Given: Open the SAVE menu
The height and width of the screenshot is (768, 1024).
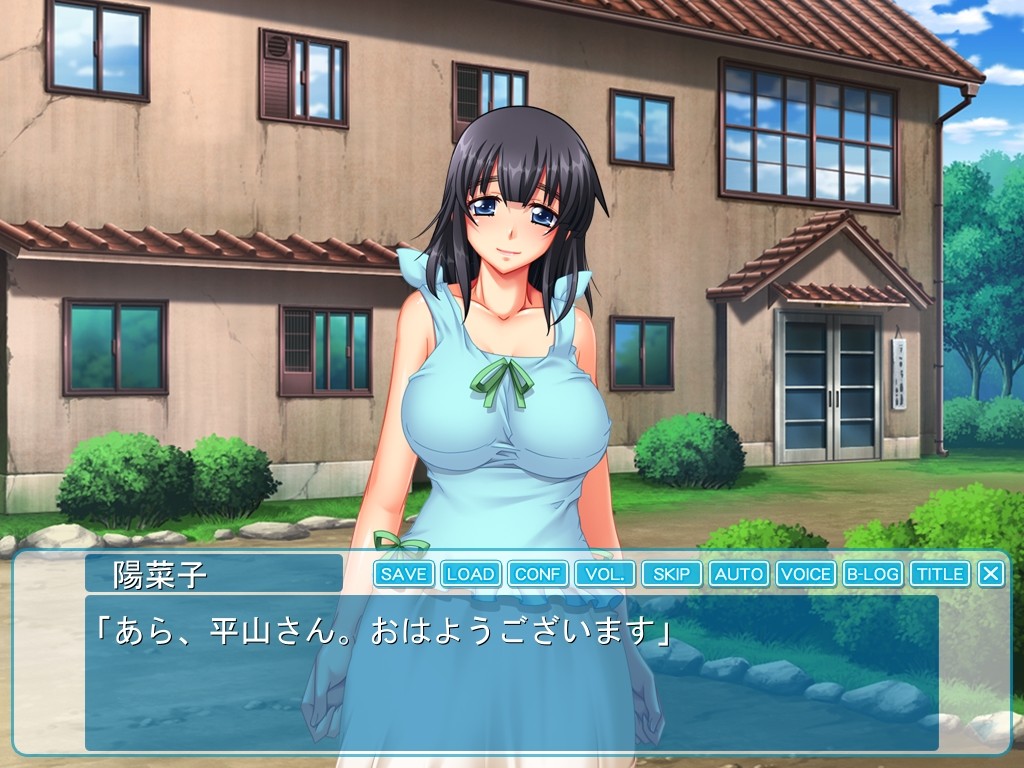Looking at the screenshot, I should click(x=404, y=574).
